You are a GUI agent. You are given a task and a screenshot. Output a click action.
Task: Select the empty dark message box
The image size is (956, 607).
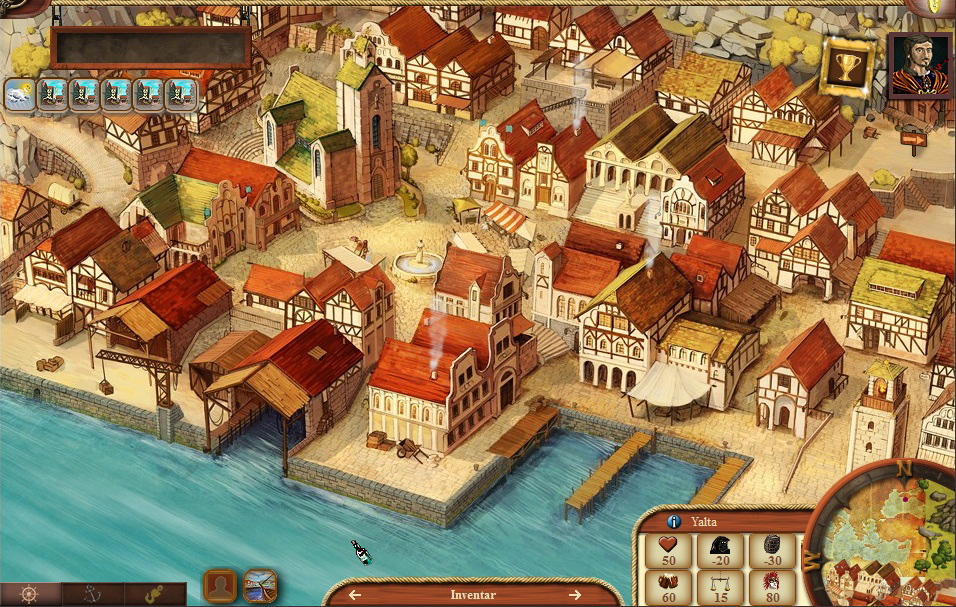click(x=151, y=47)
